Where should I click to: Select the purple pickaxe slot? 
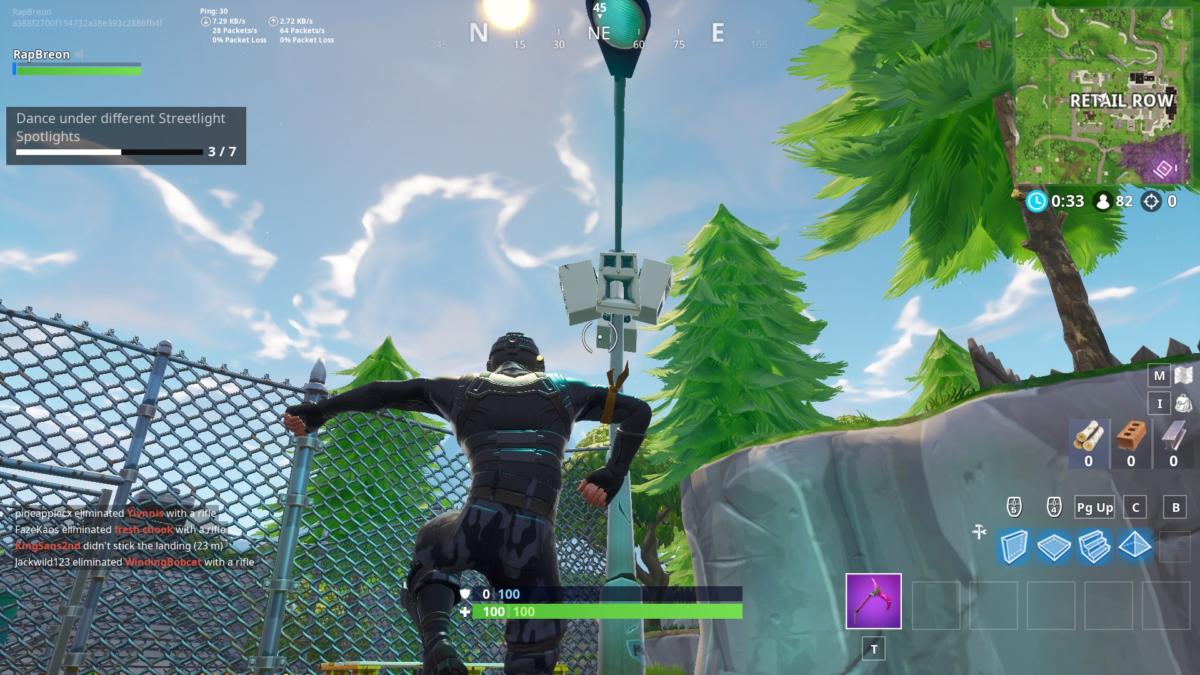(873, 601)
